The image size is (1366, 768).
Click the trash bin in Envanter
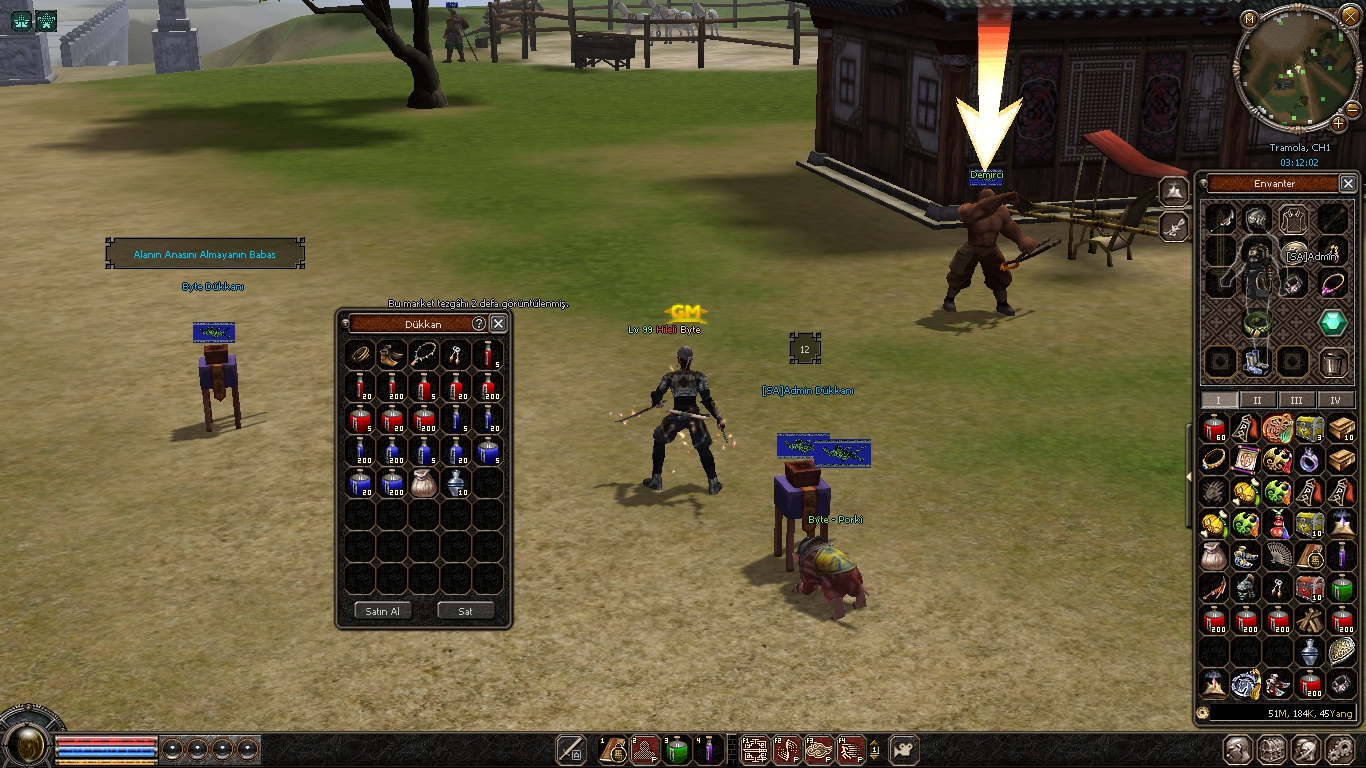pyautogui.click(x=1332, y=362)
